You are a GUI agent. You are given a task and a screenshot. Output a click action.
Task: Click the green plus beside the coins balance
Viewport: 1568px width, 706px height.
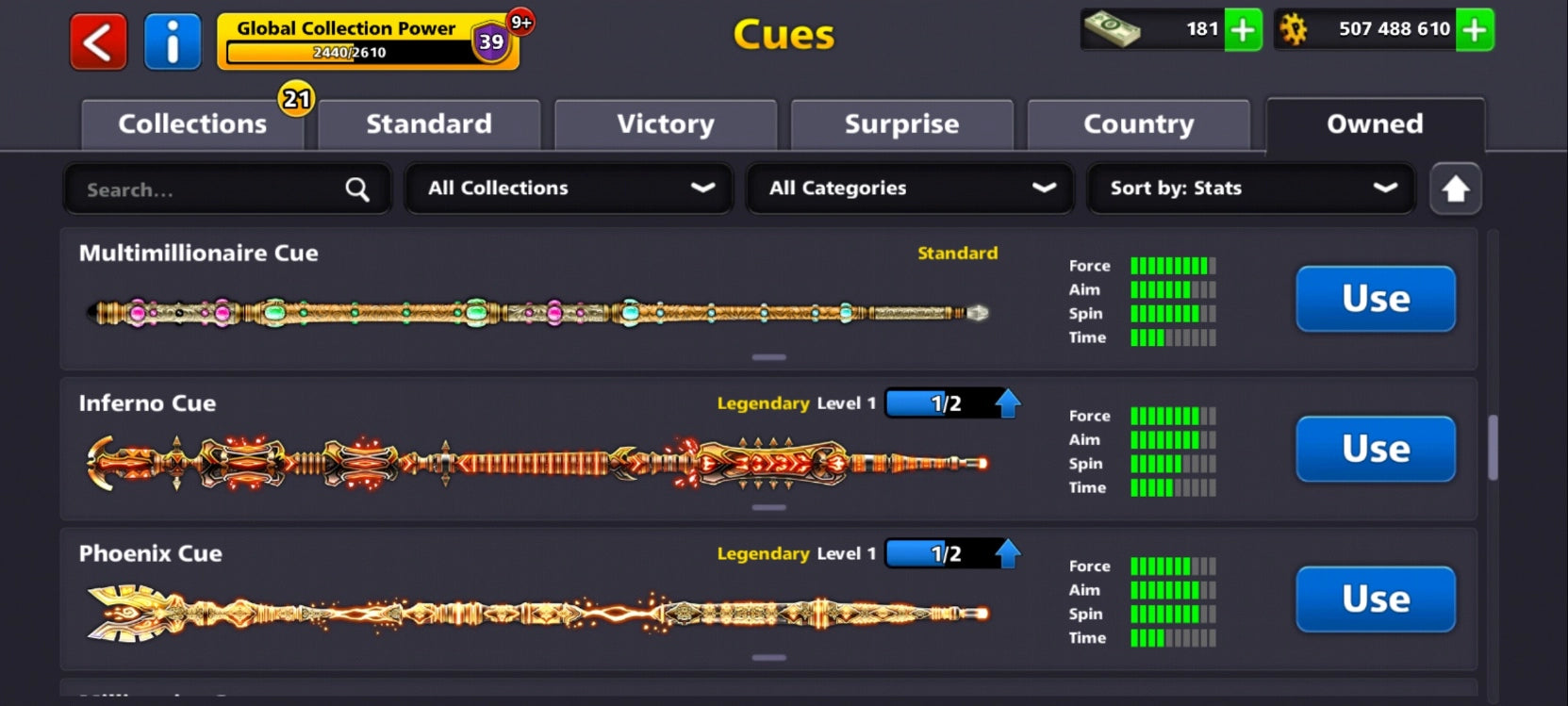(1473, 30)
